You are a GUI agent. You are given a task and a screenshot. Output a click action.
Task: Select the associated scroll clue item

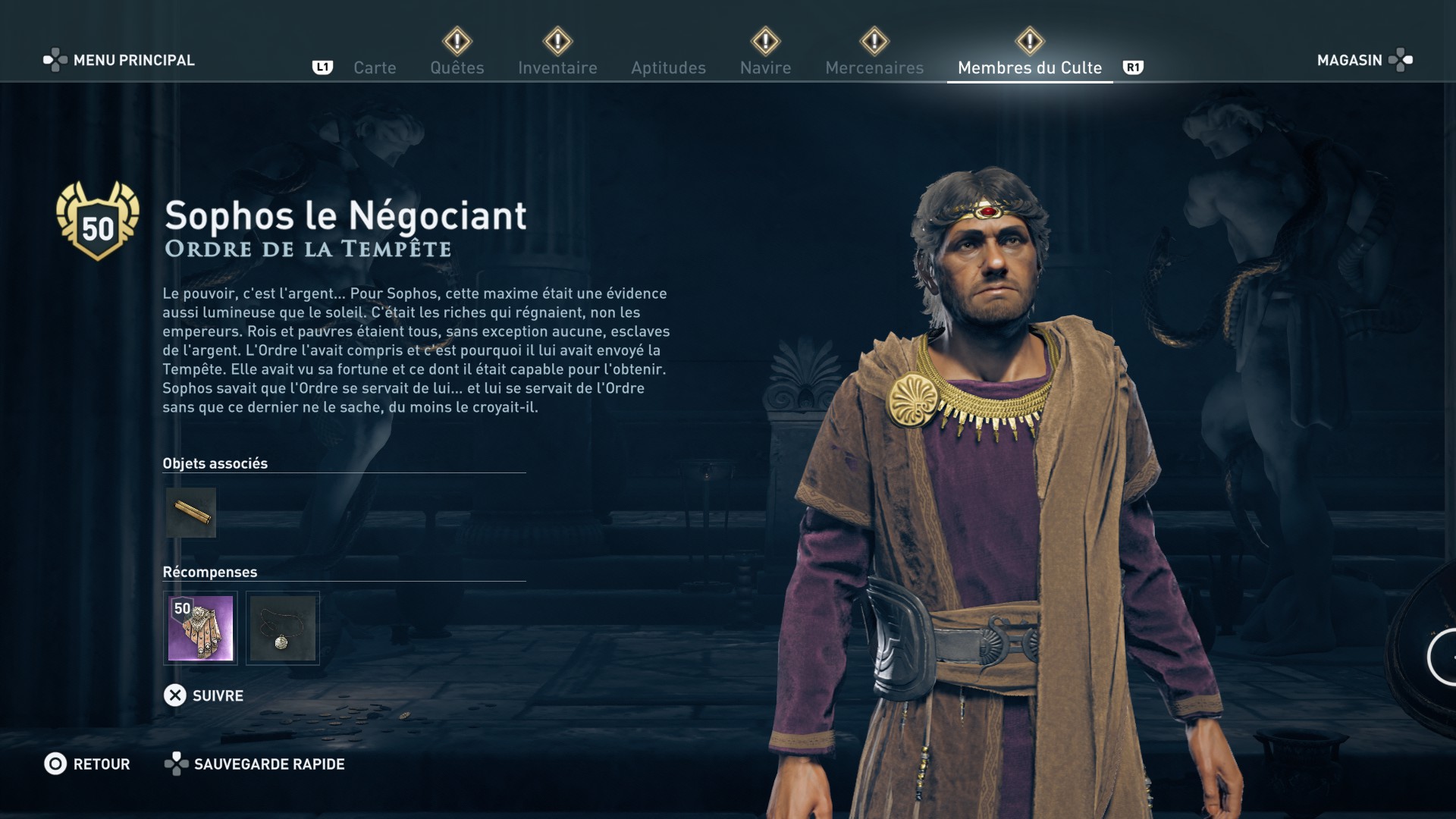(x=191, y=513)
